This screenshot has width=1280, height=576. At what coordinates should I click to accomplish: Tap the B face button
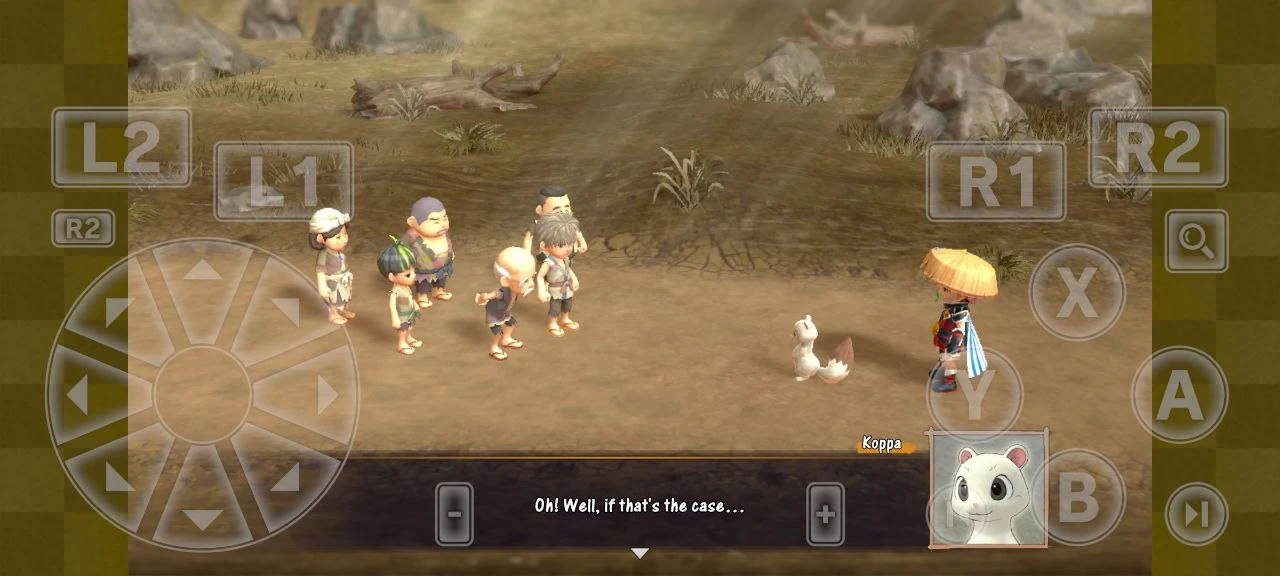[1077, 497]
